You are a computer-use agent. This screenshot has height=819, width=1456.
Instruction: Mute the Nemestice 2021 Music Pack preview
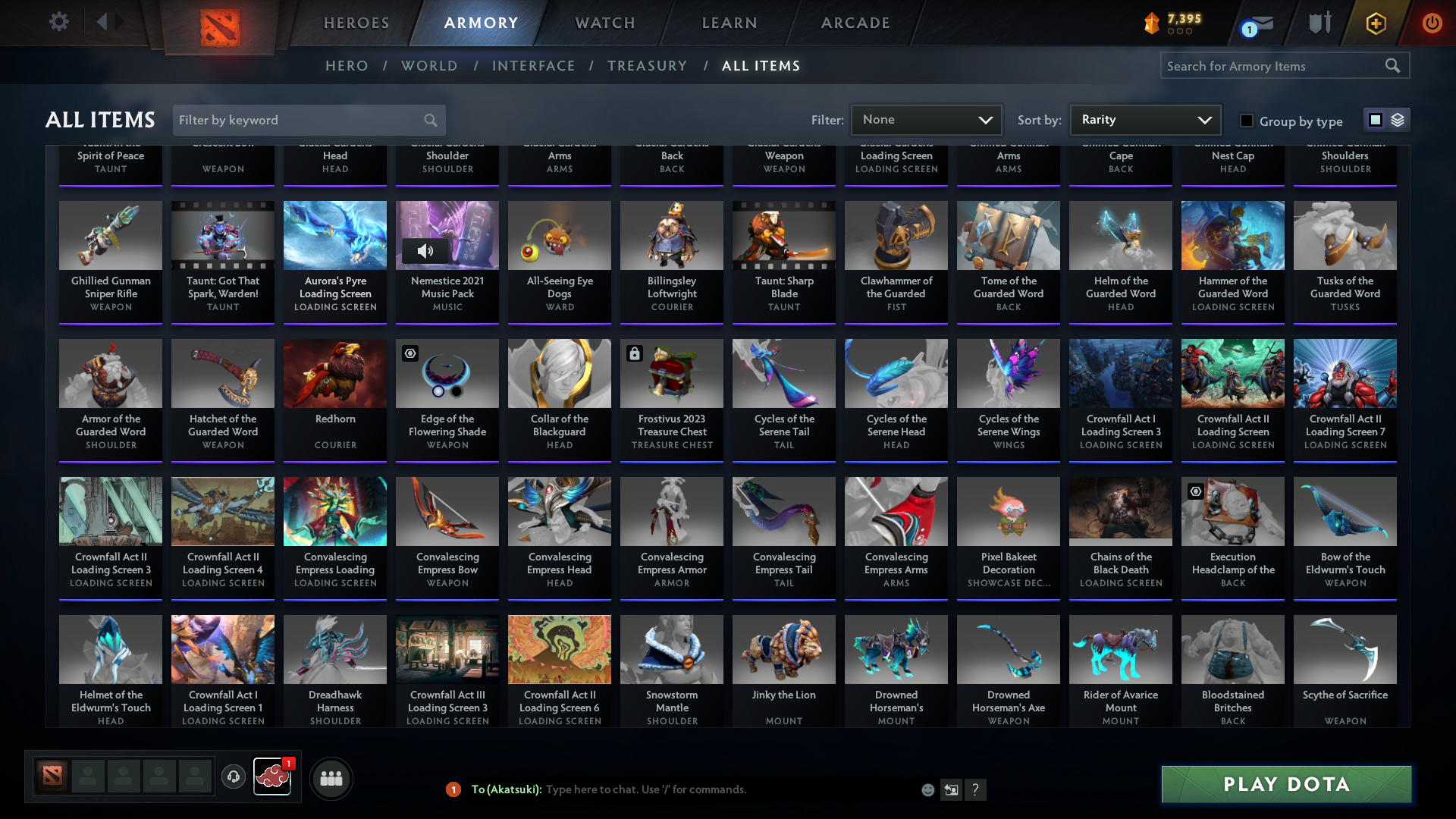[x=425, y=250]
